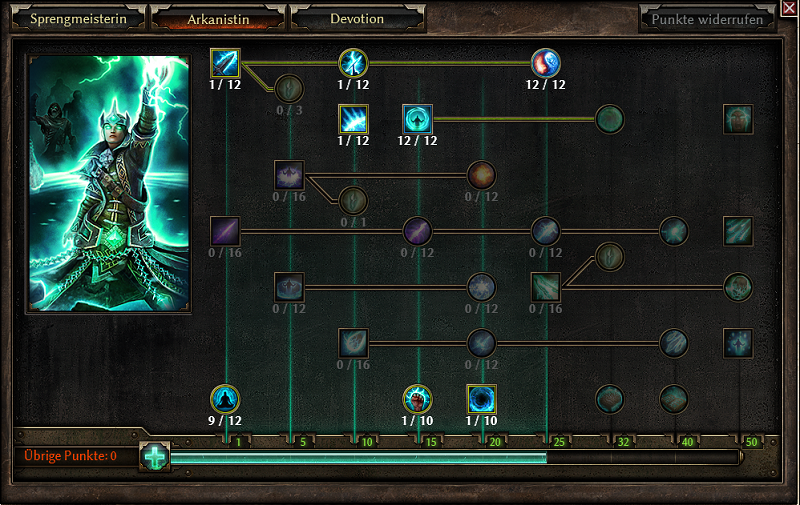Pick the blue vortex skill at 1/10
The height and width of the screenshot is (505, 800).
pyautogui.click(x=482, y=399)
